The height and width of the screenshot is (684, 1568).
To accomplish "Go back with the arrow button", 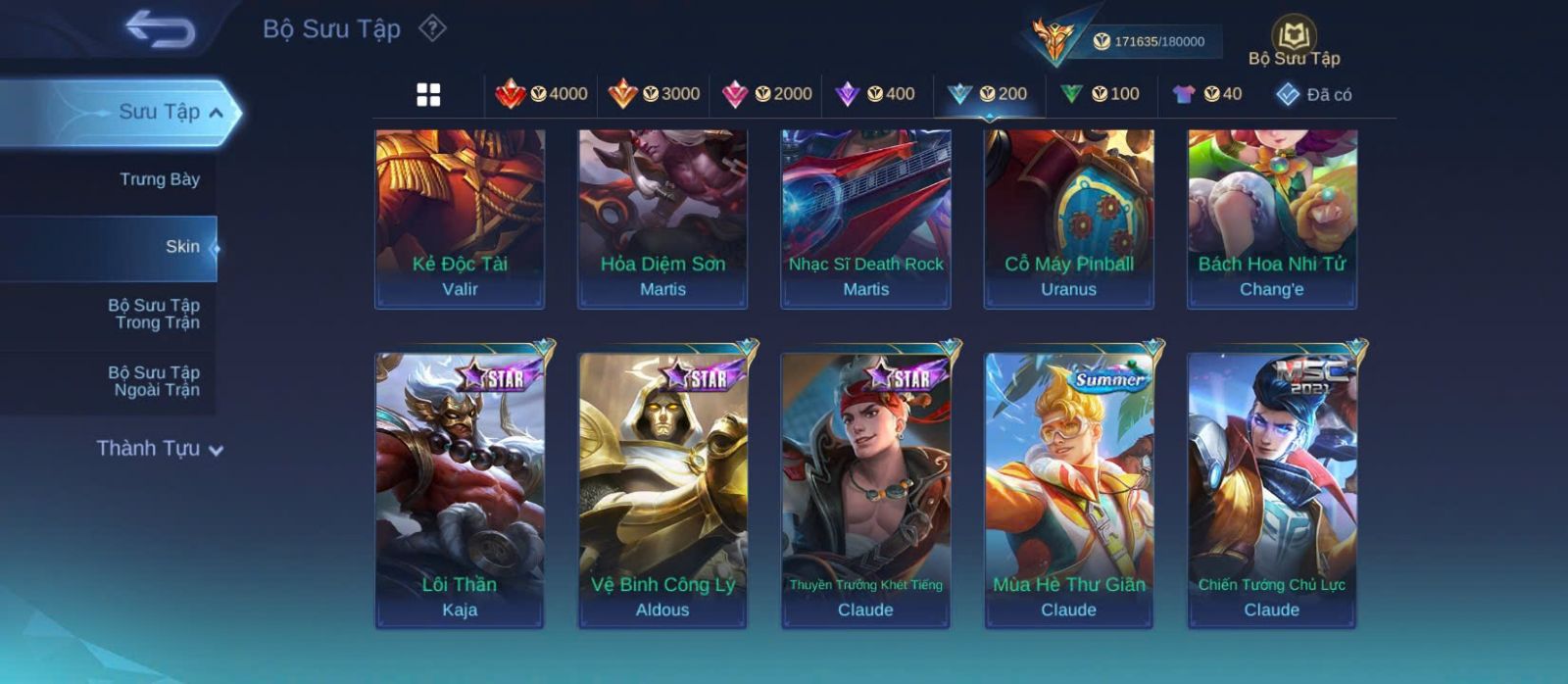I will click(x=161, y=29).
